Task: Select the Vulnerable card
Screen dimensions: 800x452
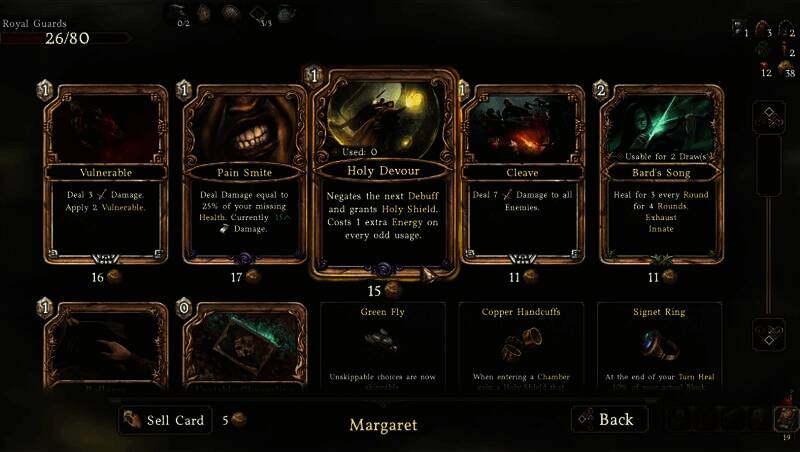Action: (x=106, y=175)
